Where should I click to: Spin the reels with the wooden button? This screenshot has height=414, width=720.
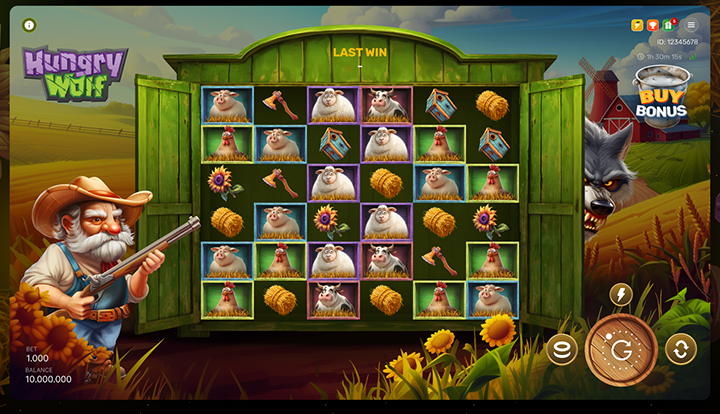click(x=621, y=349)
